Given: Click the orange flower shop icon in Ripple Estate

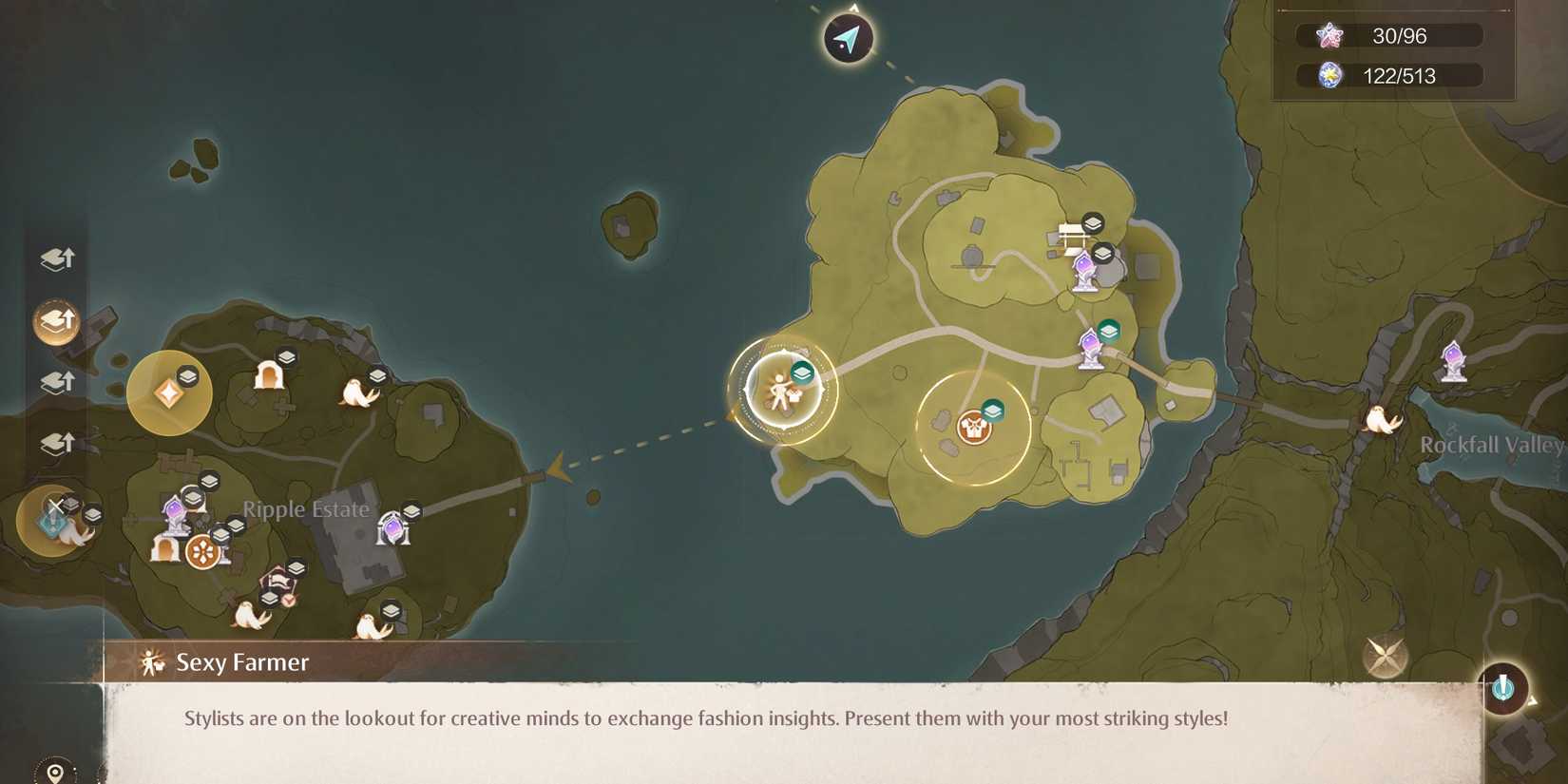Looking at the screenshot, I should click(204, 548).
